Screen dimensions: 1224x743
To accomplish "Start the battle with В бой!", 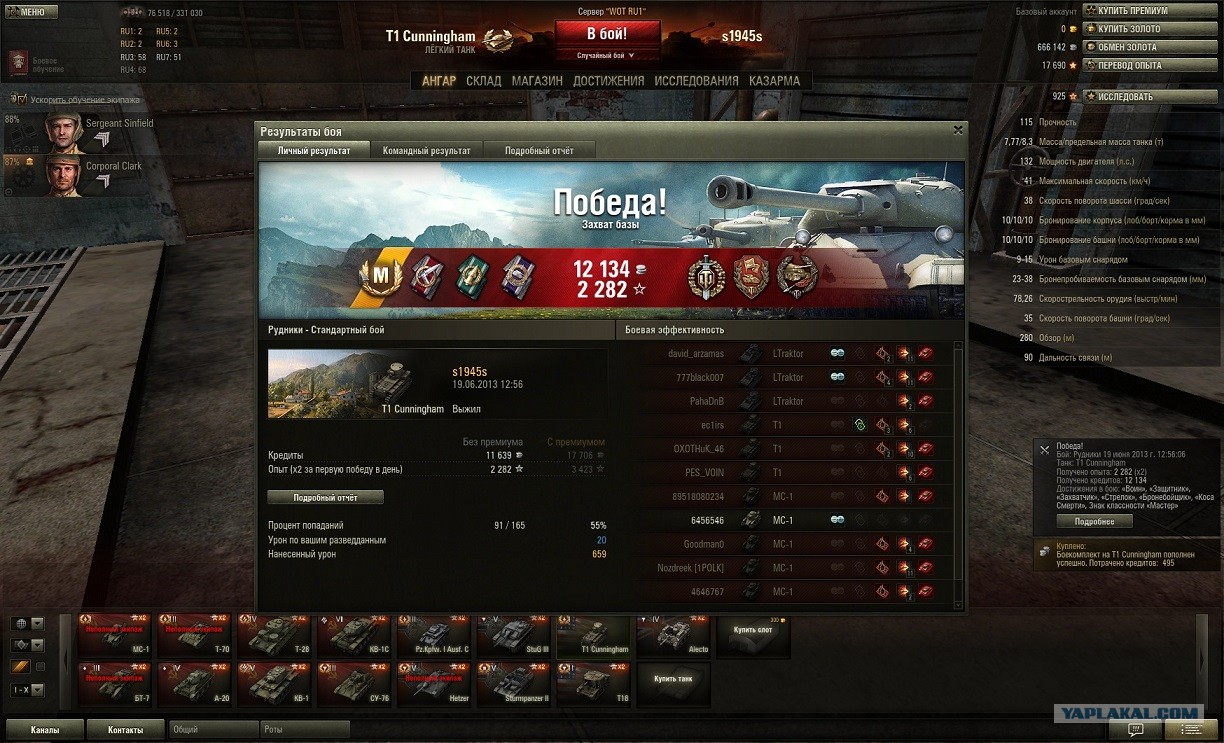I will [x=607, y=33].
